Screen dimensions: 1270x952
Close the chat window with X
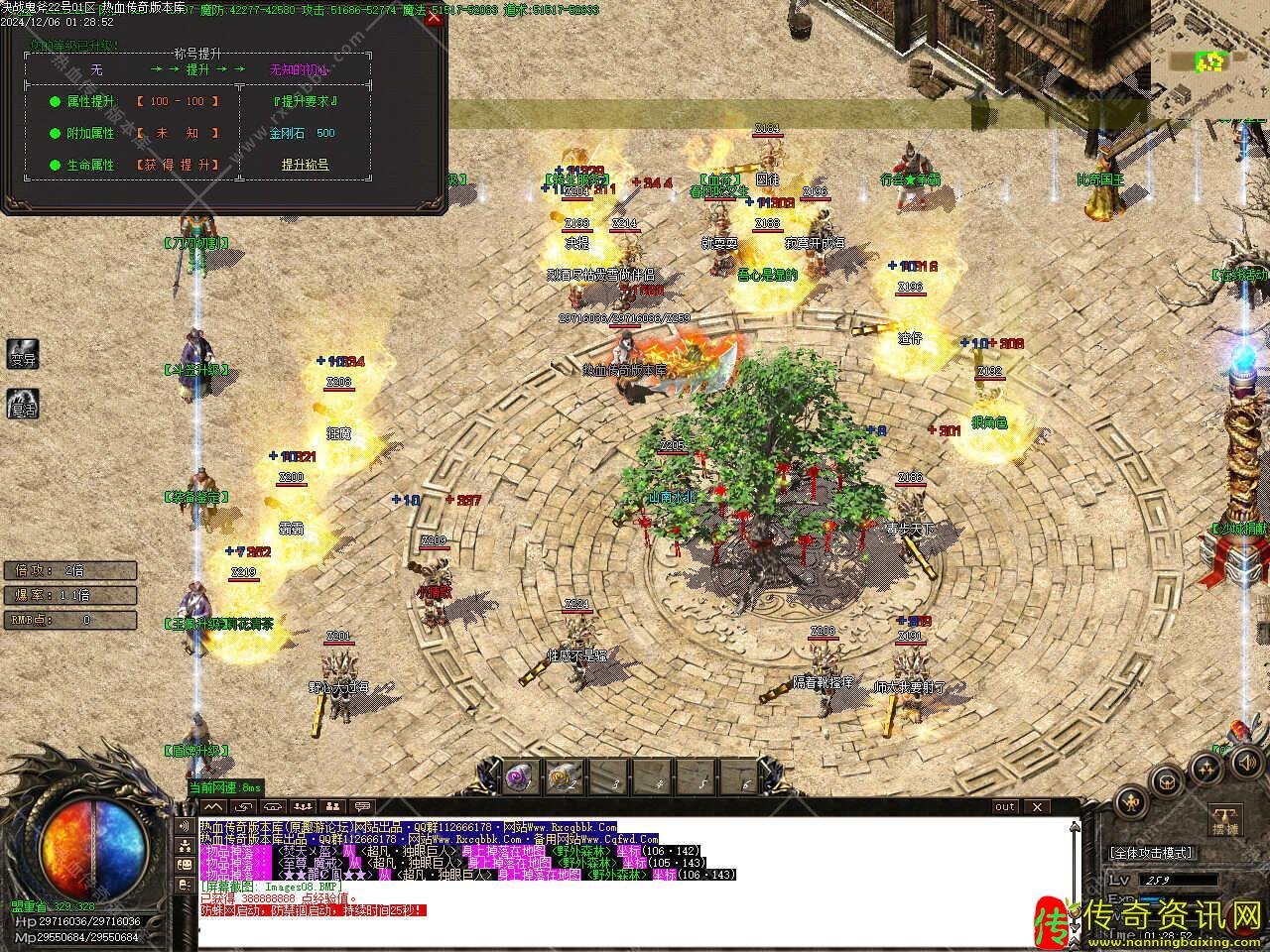[1036, 807]
